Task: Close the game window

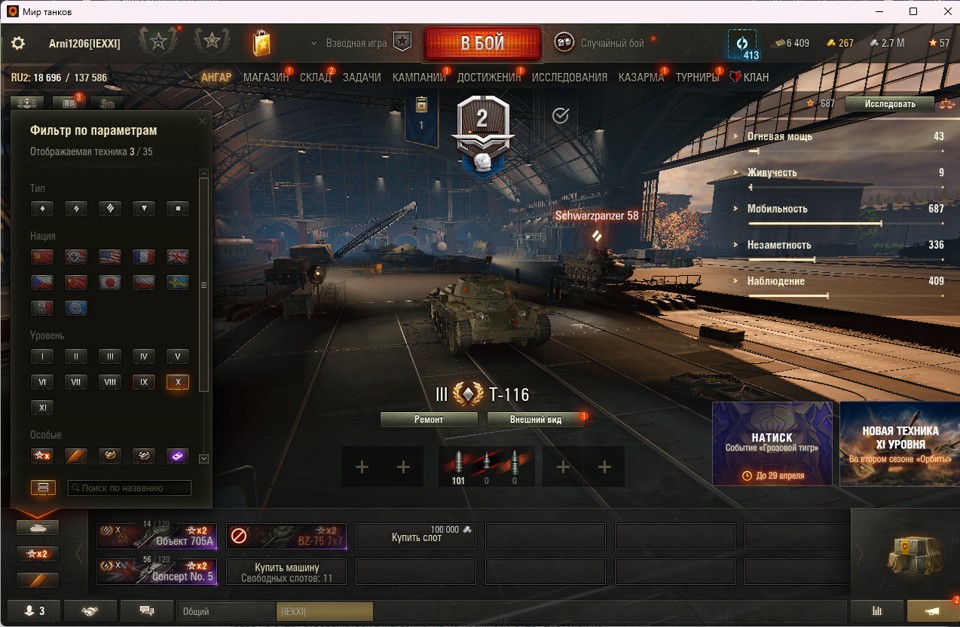Action: pos(941,11)
